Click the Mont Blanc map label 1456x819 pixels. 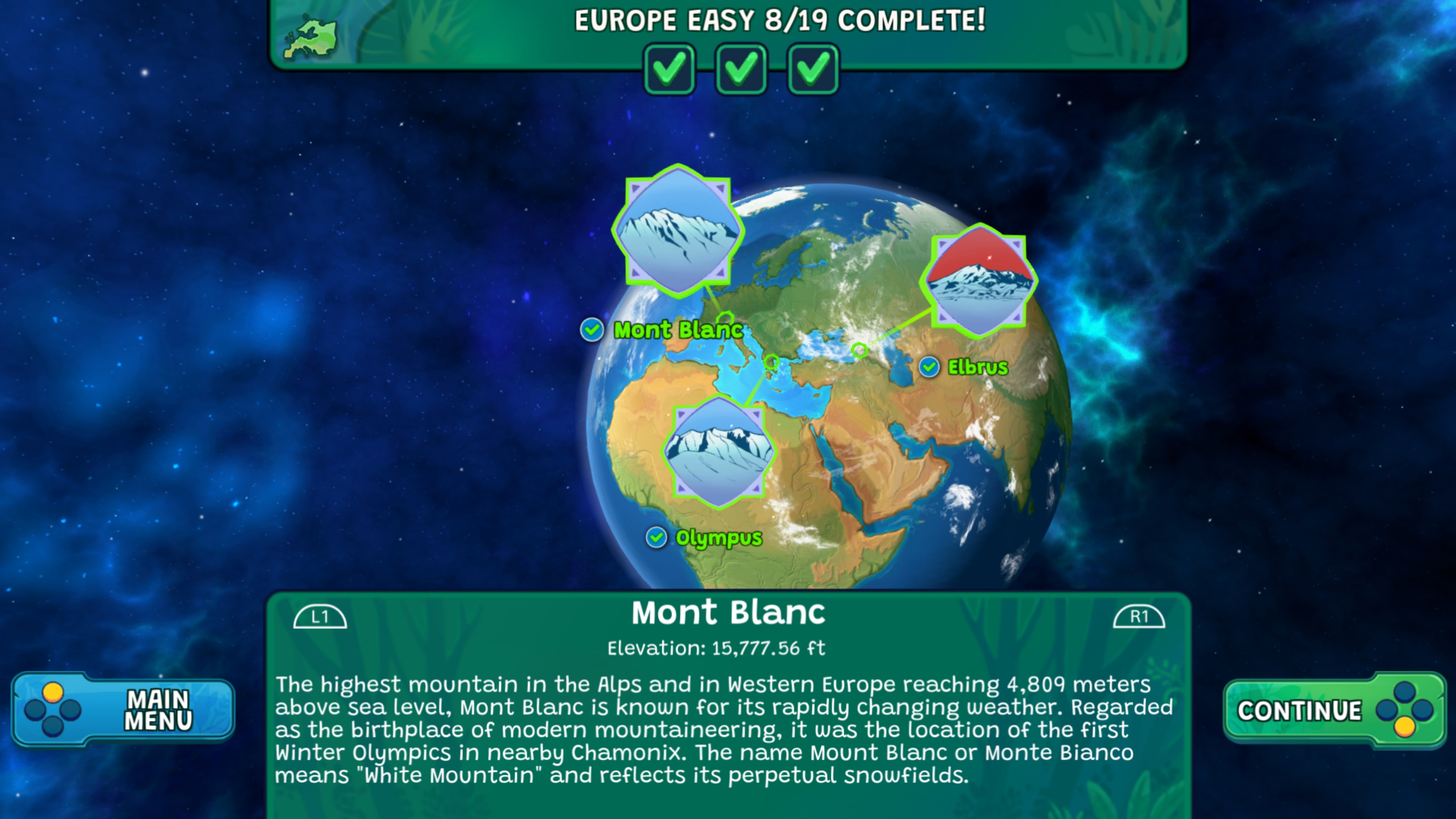pos(677,330)
